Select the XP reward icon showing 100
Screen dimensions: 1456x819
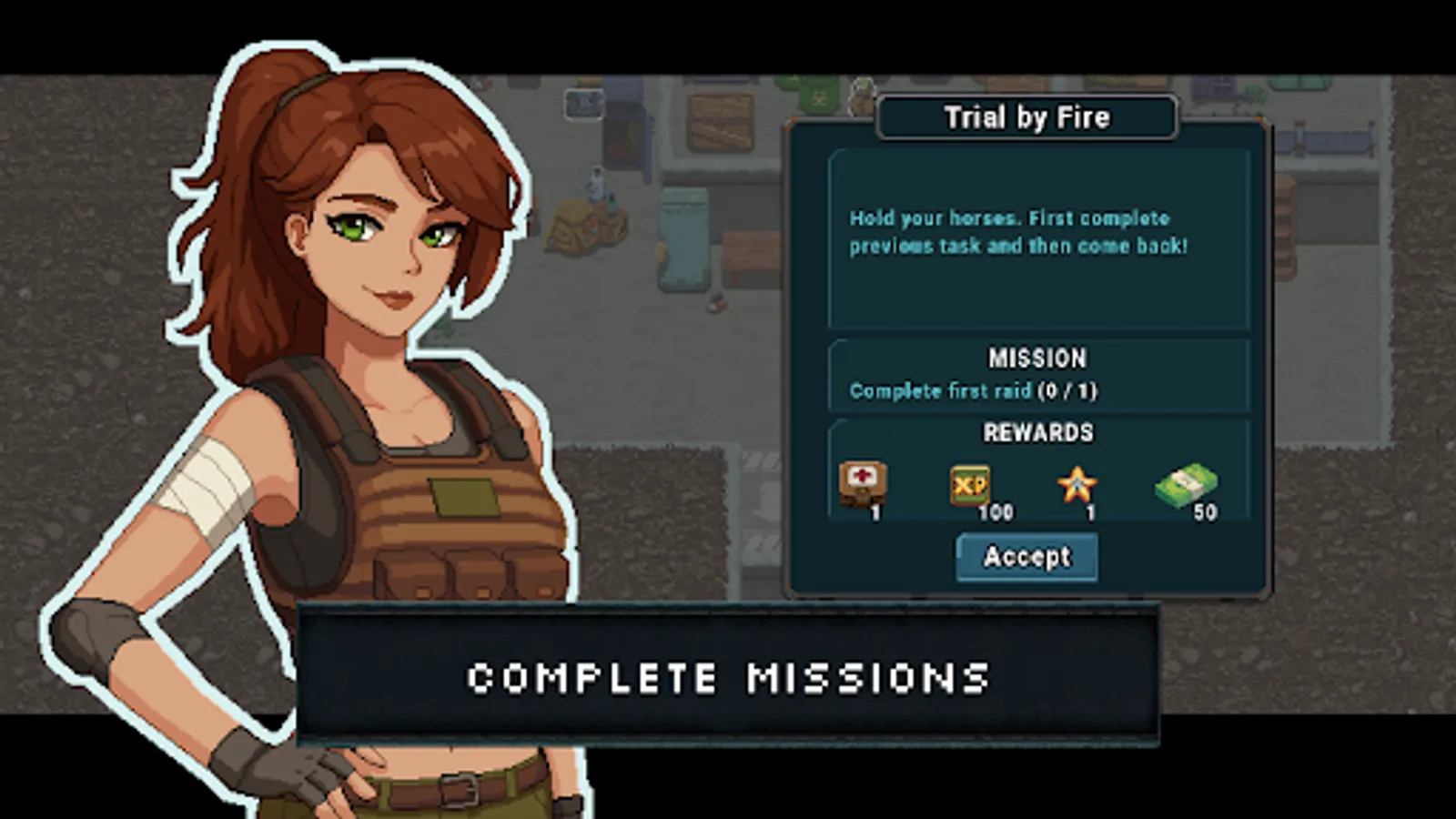969,485
